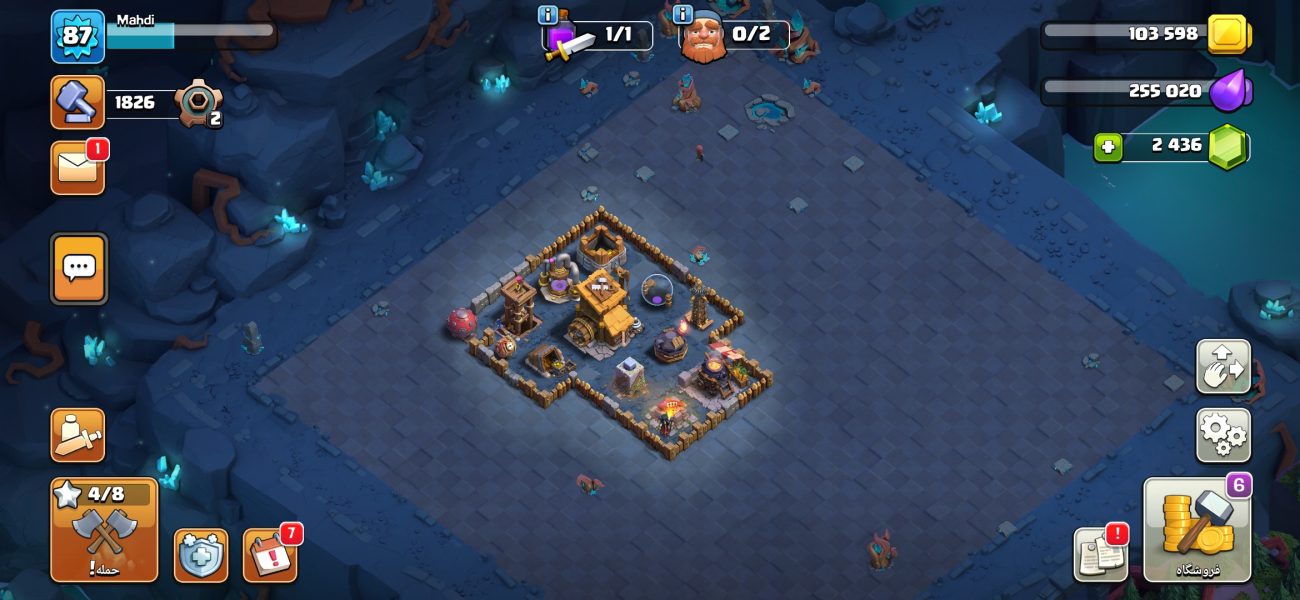Buy gems using the green plus button

pyautogui.click(x=1107, y=147)
